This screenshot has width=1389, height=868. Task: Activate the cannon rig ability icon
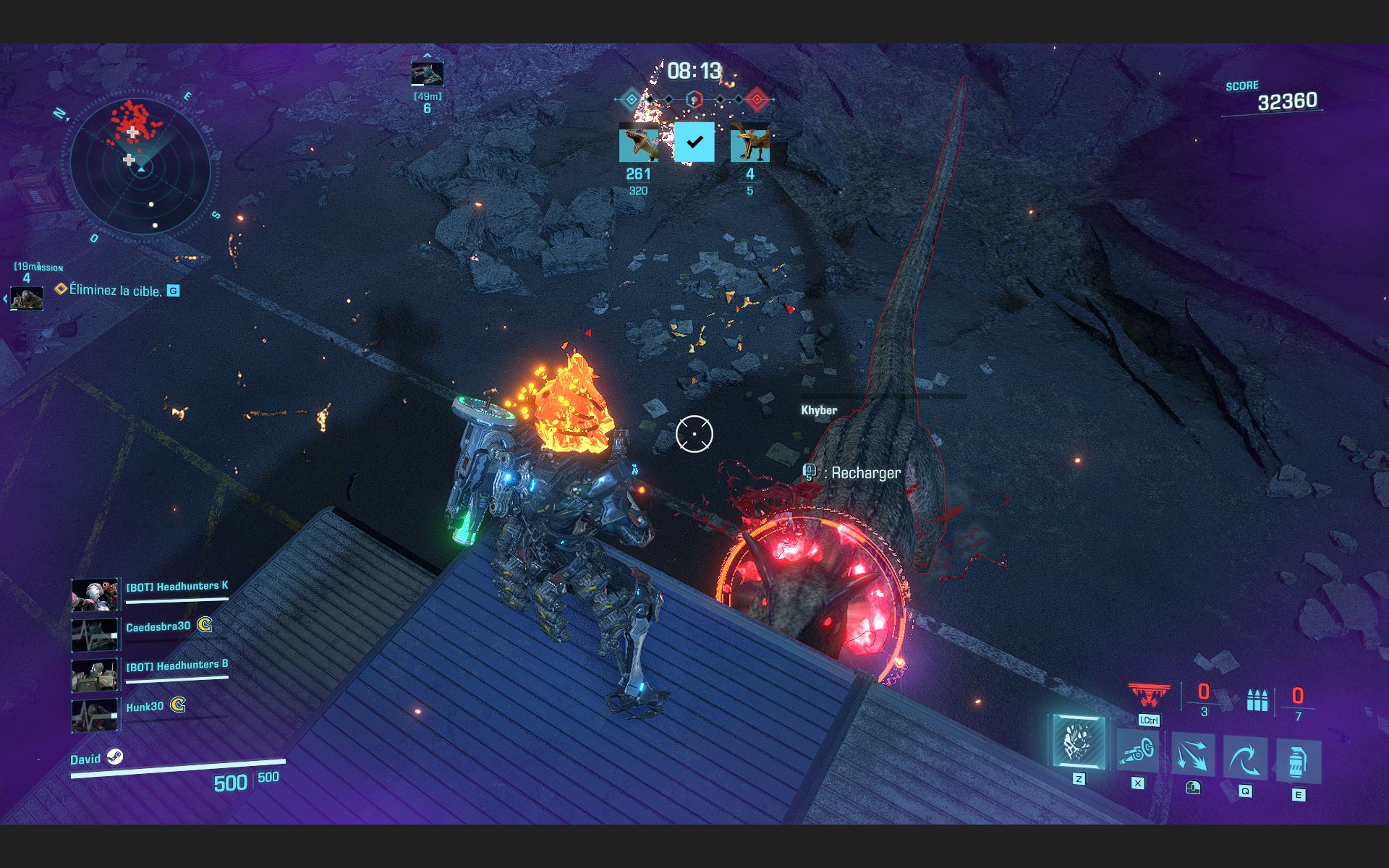point(1137,752)
